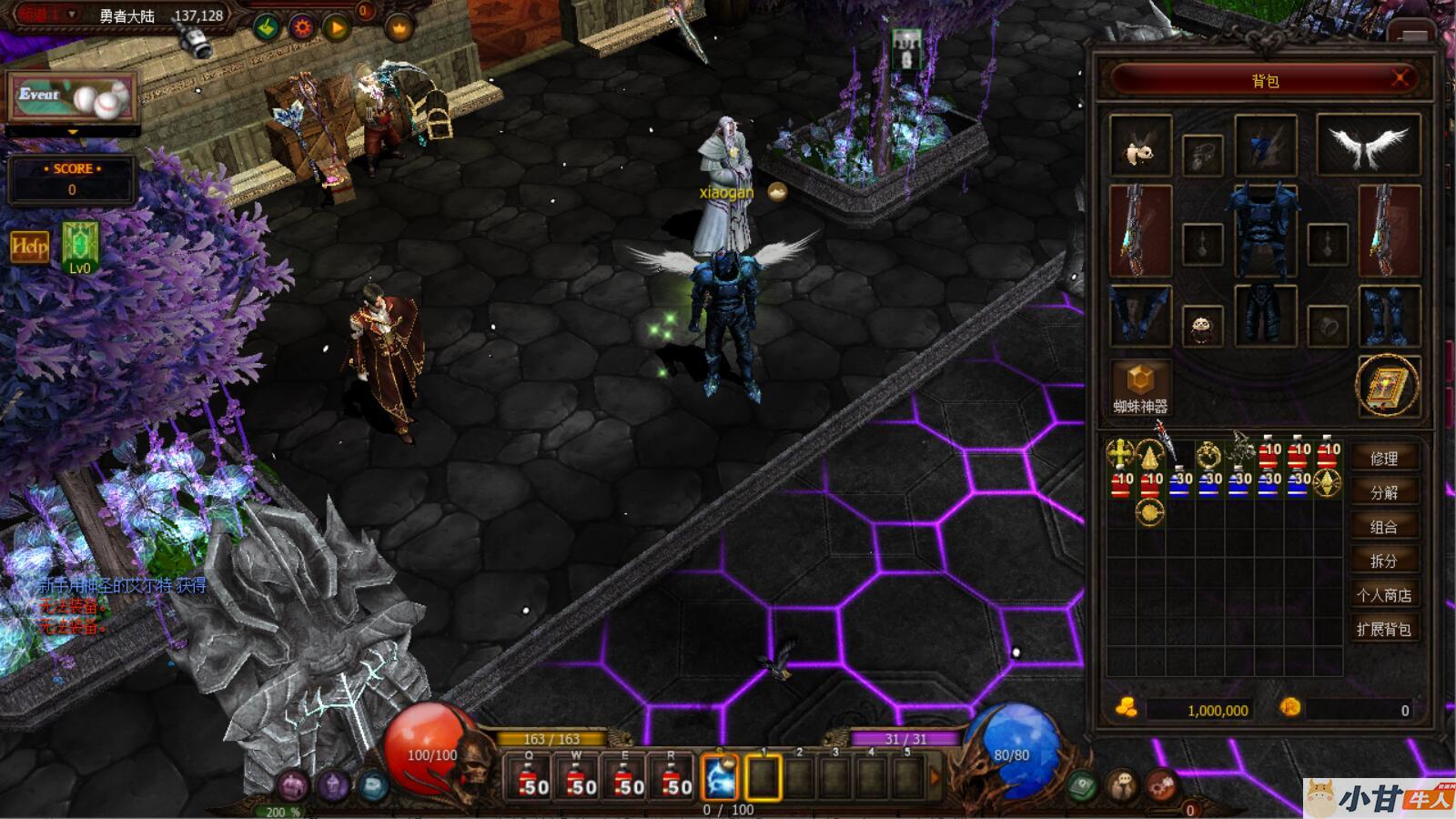This screenshot has width=1456, height=819.
Task: Select the equipped white wings slot
Action: click(1368, 146)
